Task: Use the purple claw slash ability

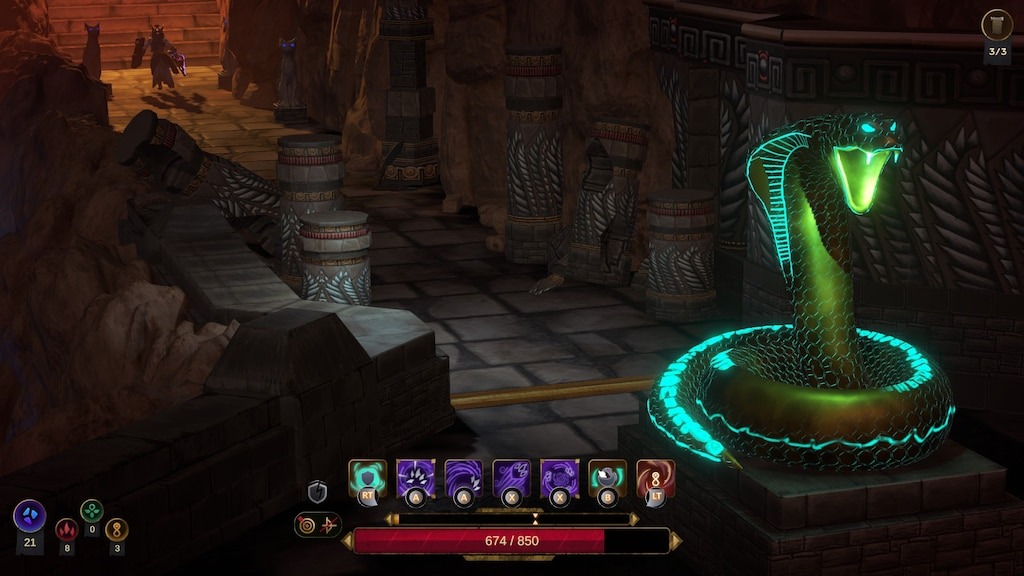Action: pyautogui.click(x=415, y=477)
